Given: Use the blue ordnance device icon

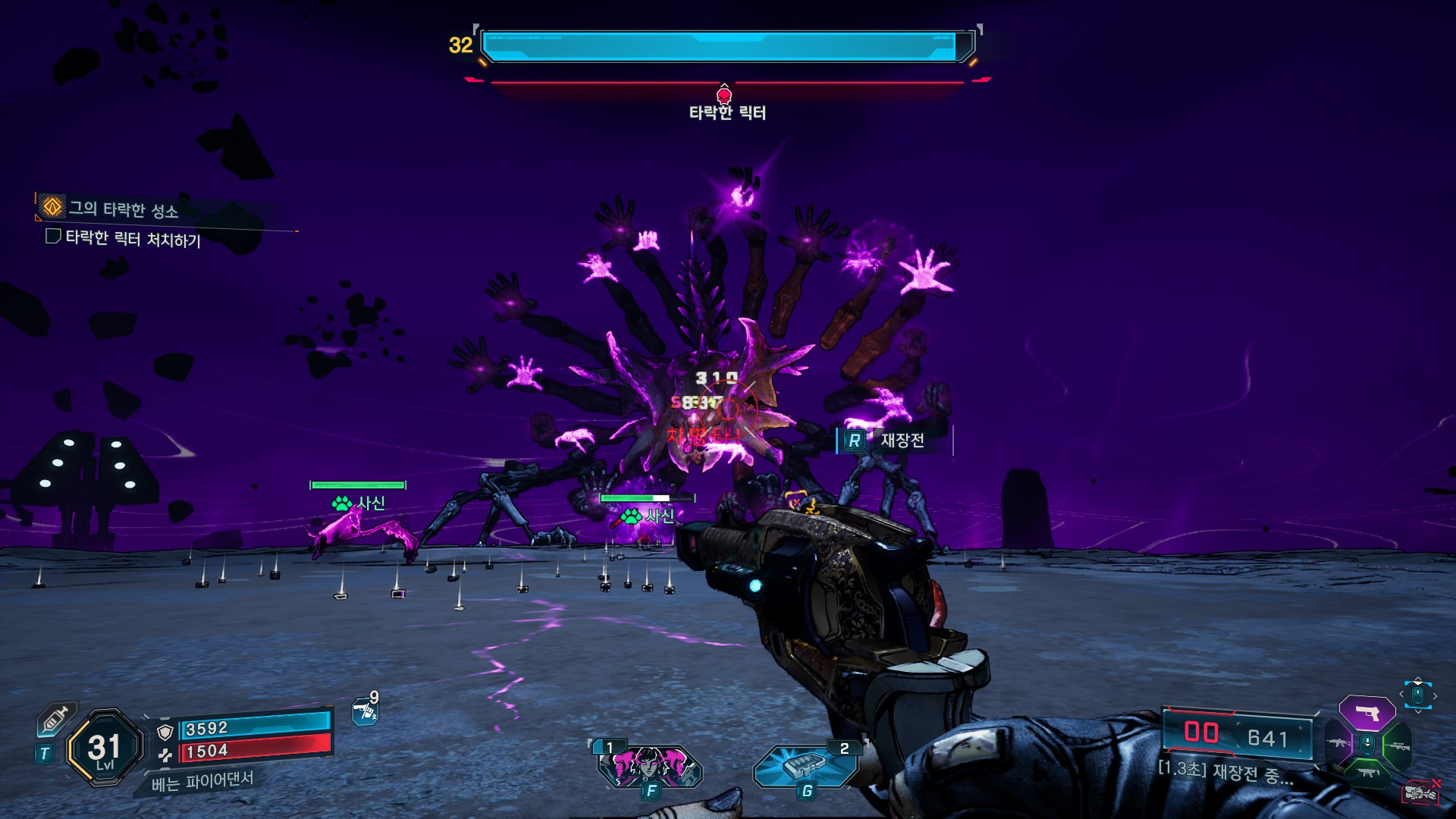Looking at the screenshot, I should pyautogui.click(x=804, y=765).
